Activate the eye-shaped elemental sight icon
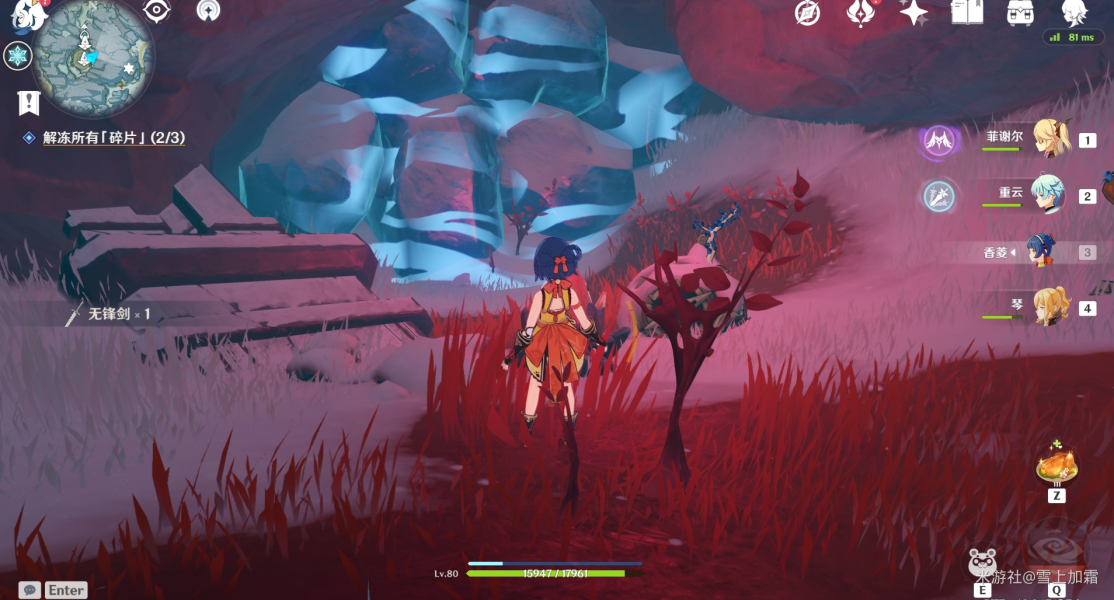This screenshot has width=1114, height=600. tap(156, 11)
